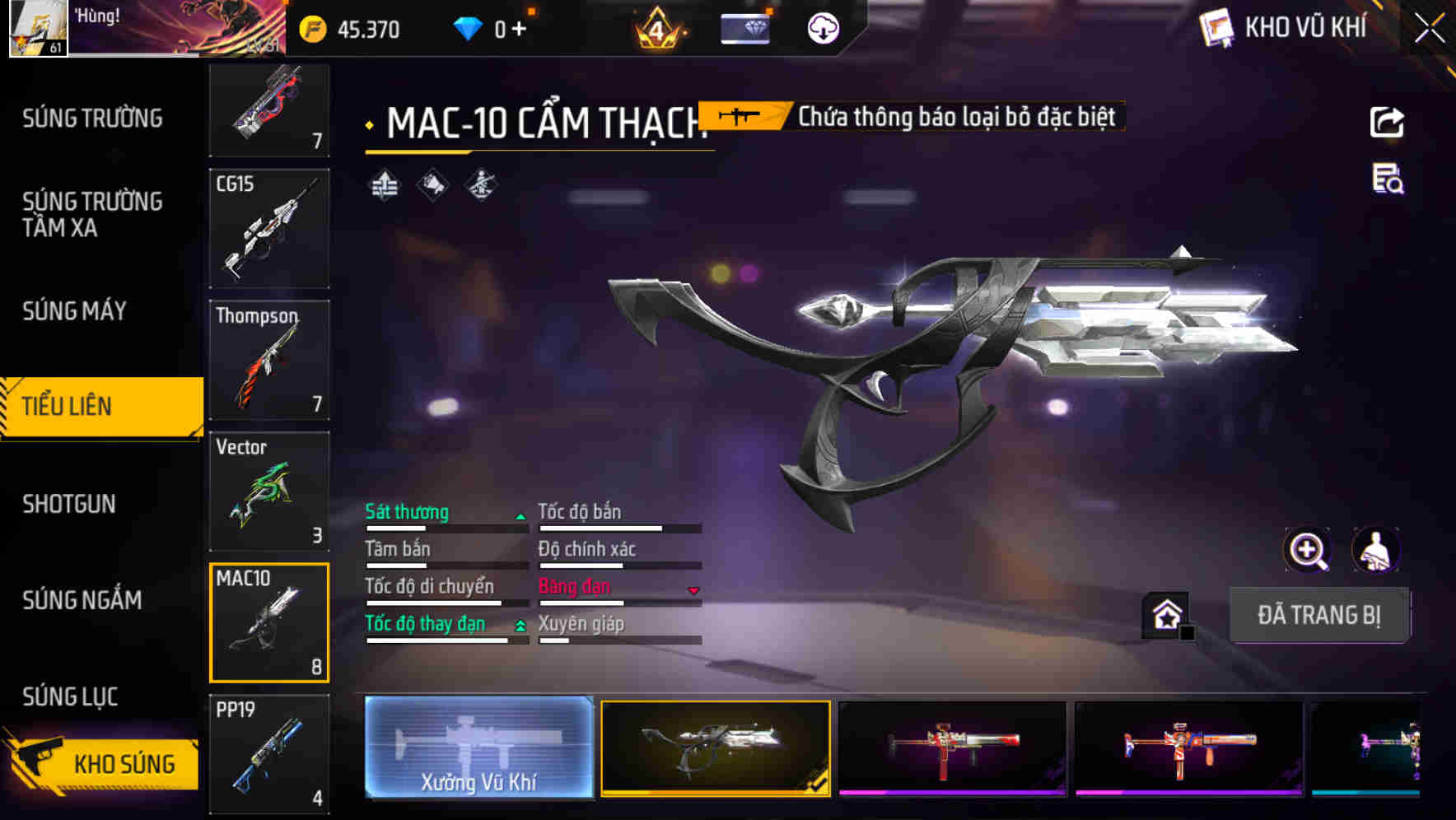Choose the Shotgun category
The image size is (1456, 820).
(69, 504)
